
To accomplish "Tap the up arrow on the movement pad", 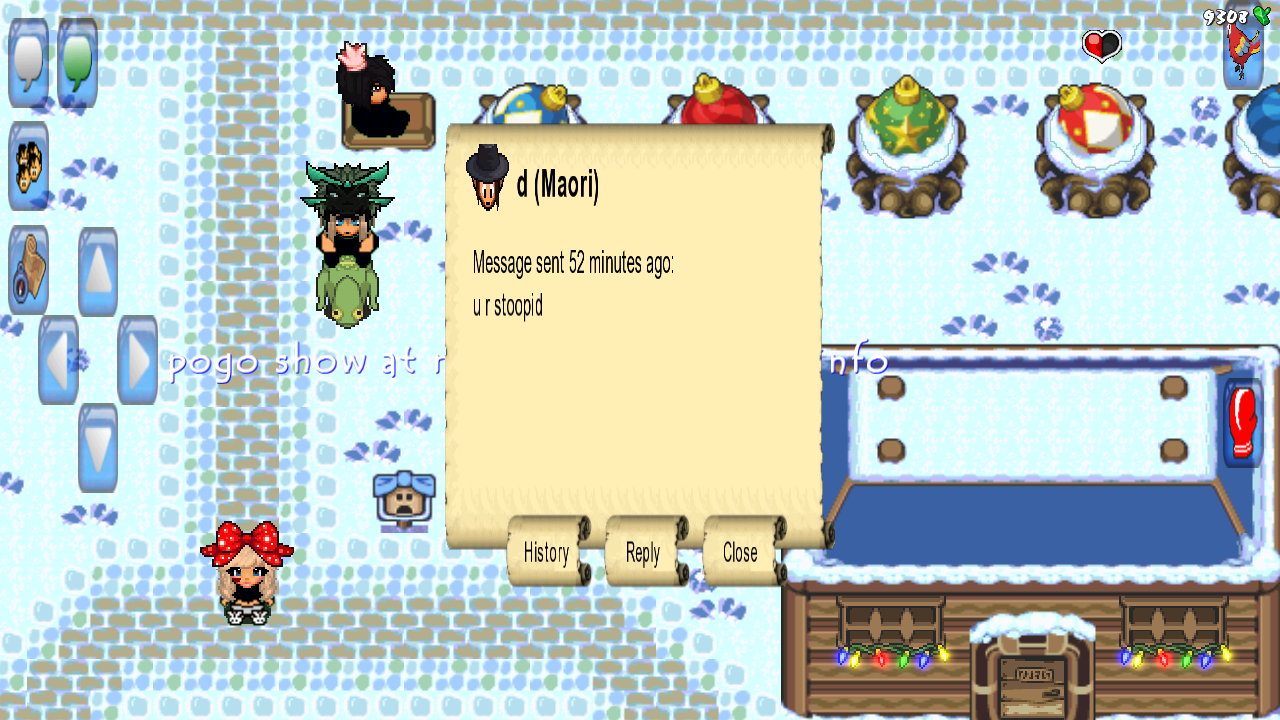I will click(x=98, y=272).
